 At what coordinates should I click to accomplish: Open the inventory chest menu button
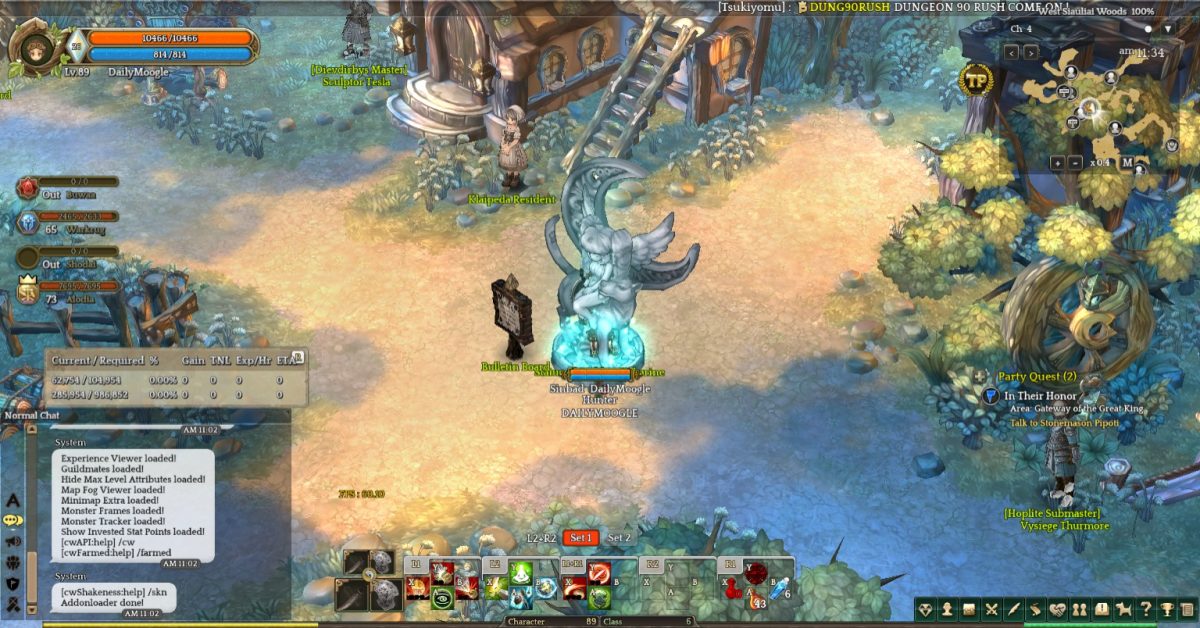pos(969,609)
